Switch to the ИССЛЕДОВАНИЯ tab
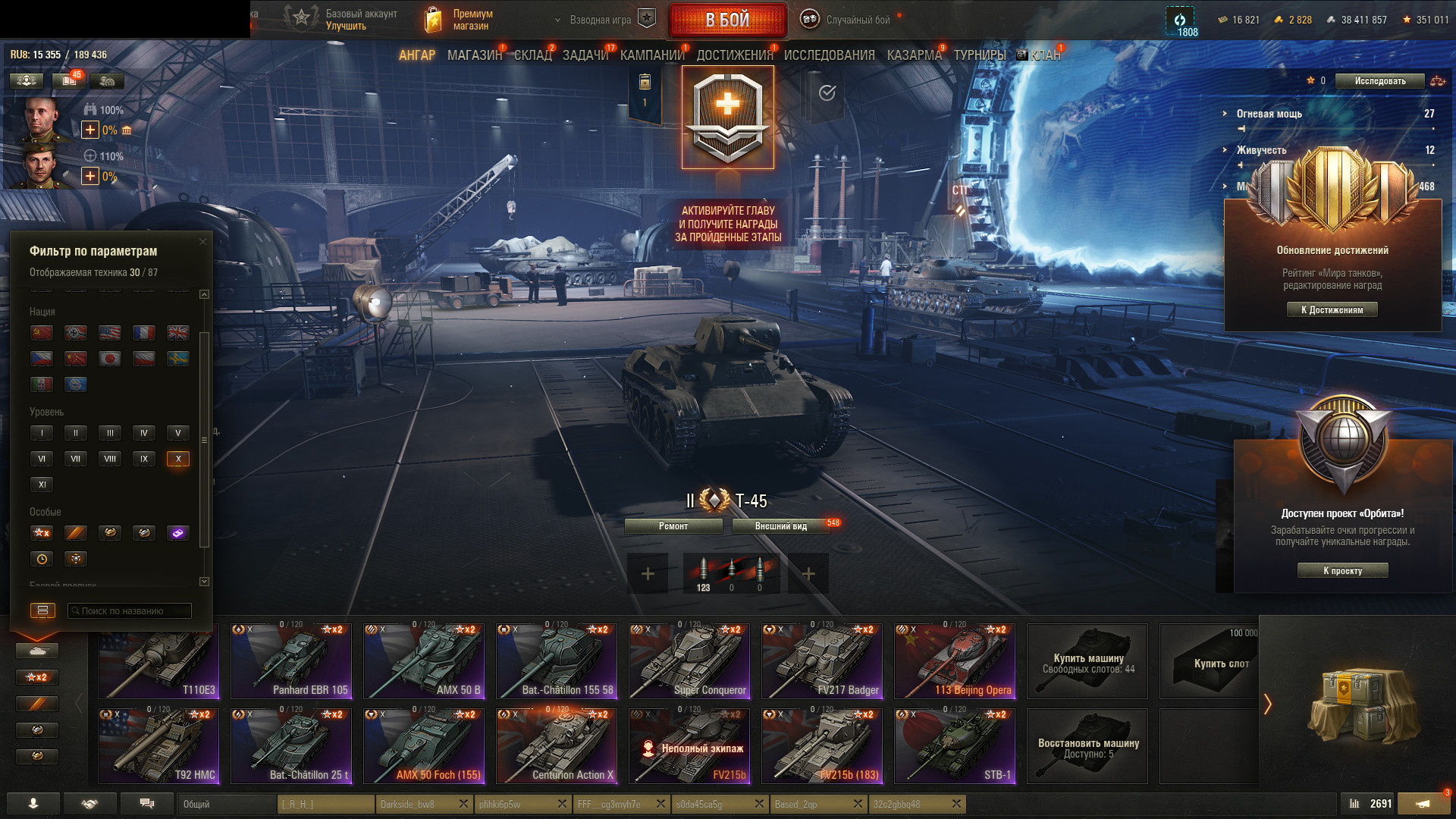The height and width of the screenshot is (819, 1456). click(829, 55)
